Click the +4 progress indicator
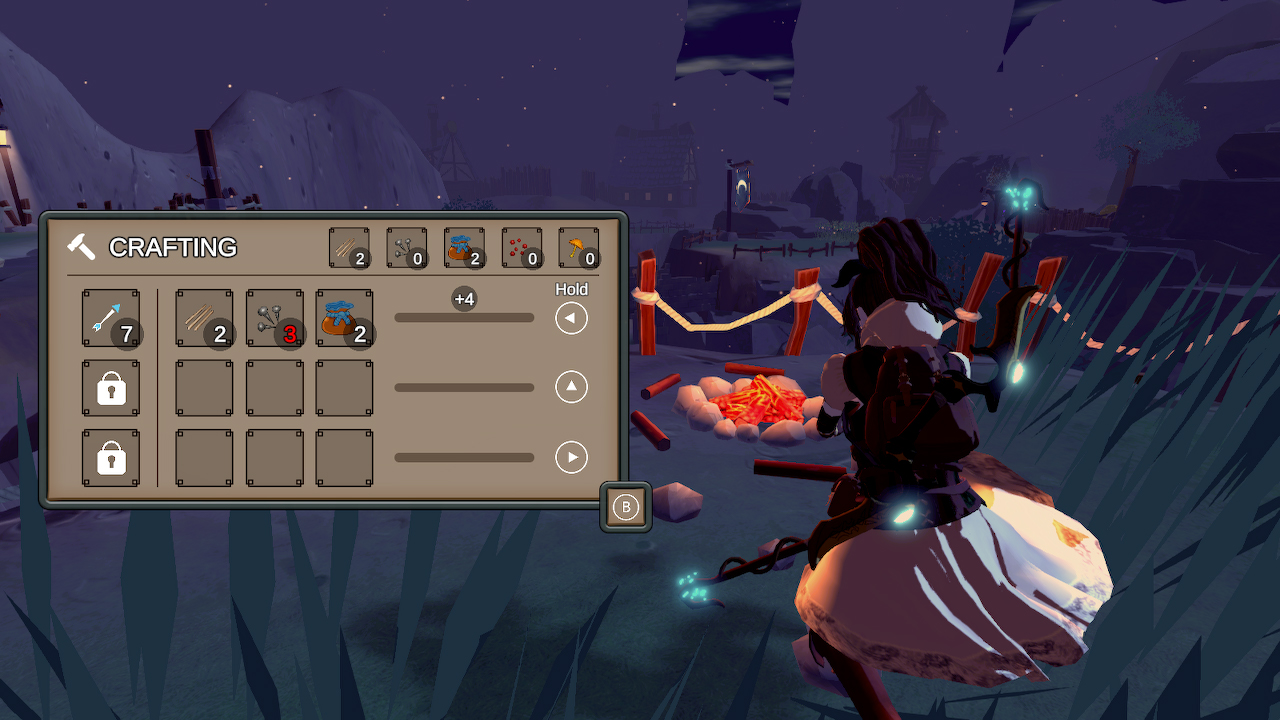This screenshot has width=1280, height=720. coord(464,298)
